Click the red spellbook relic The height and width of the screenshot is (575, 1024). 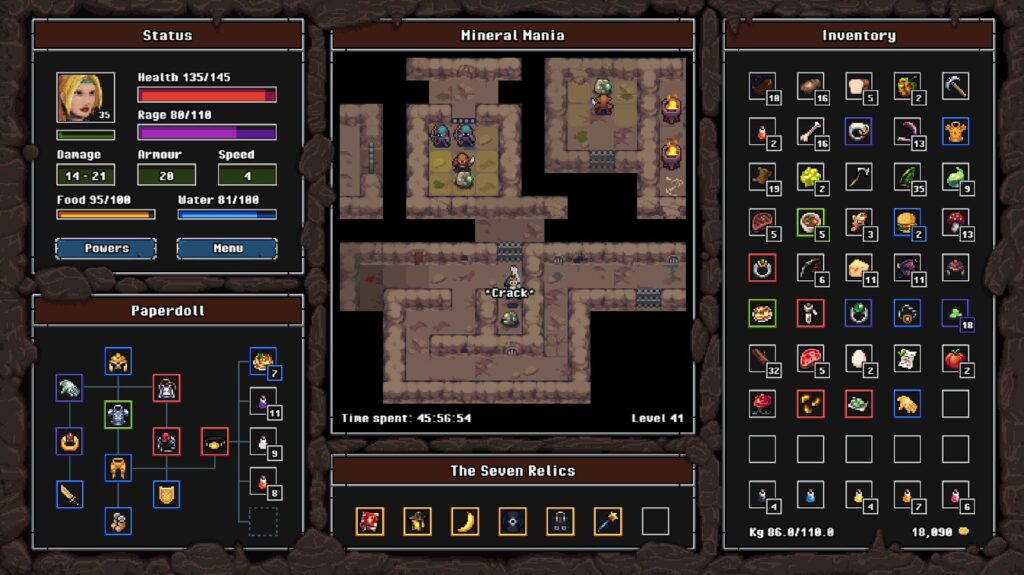[x=370, y=521]
